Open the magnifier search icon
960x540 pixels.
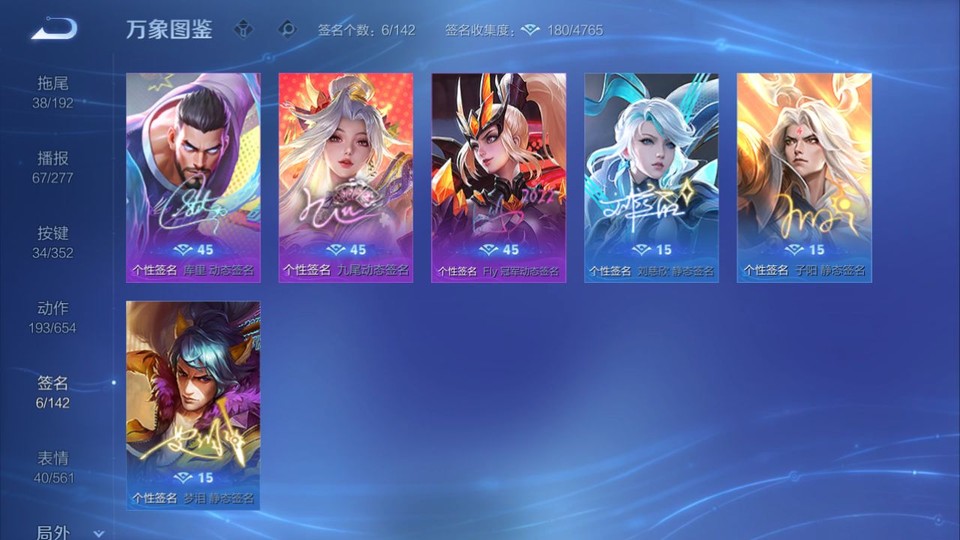point(288,29)
